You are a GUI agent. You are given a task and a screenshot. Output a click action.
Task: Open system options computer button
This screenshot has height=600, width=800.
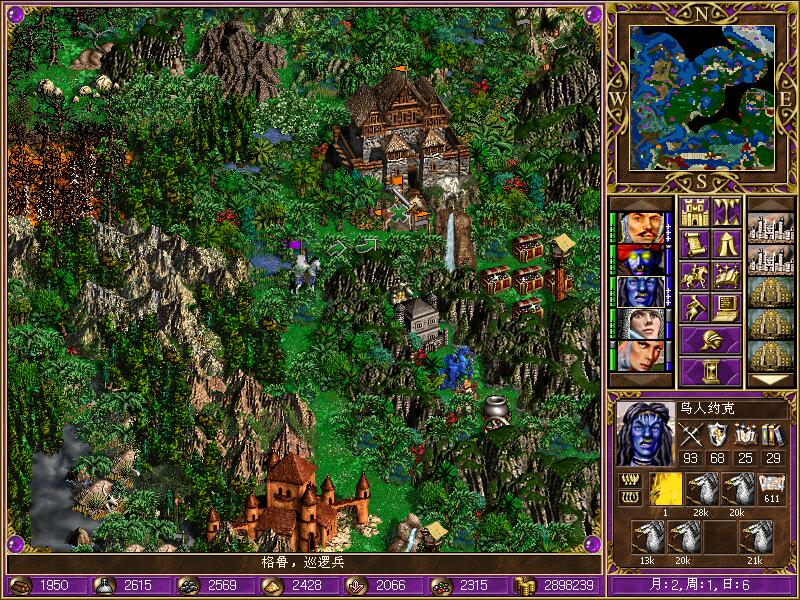click(725, 307)
